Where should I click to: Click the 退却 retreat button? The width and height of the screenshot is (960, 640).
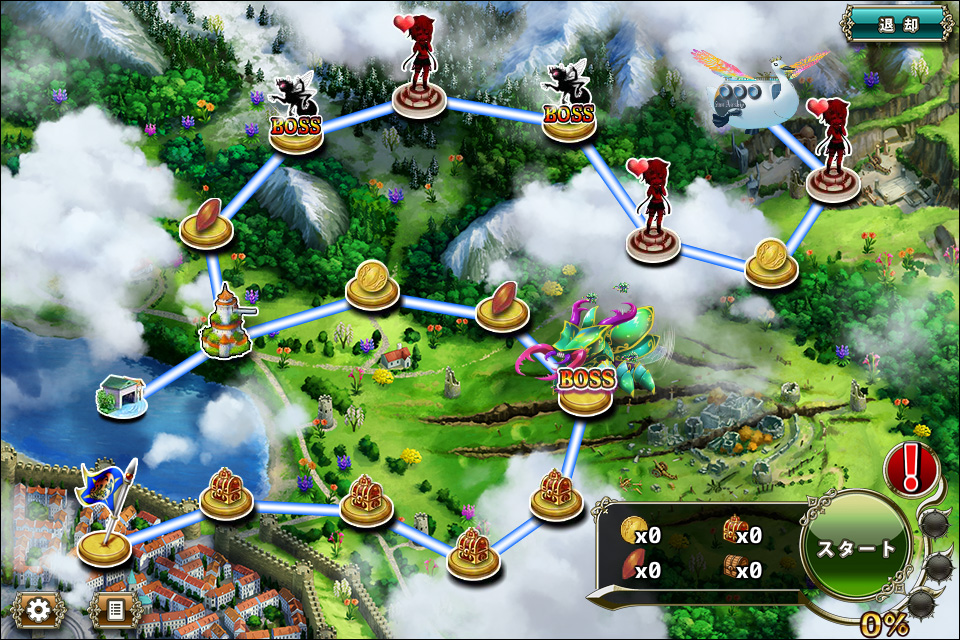pos(896,23)
